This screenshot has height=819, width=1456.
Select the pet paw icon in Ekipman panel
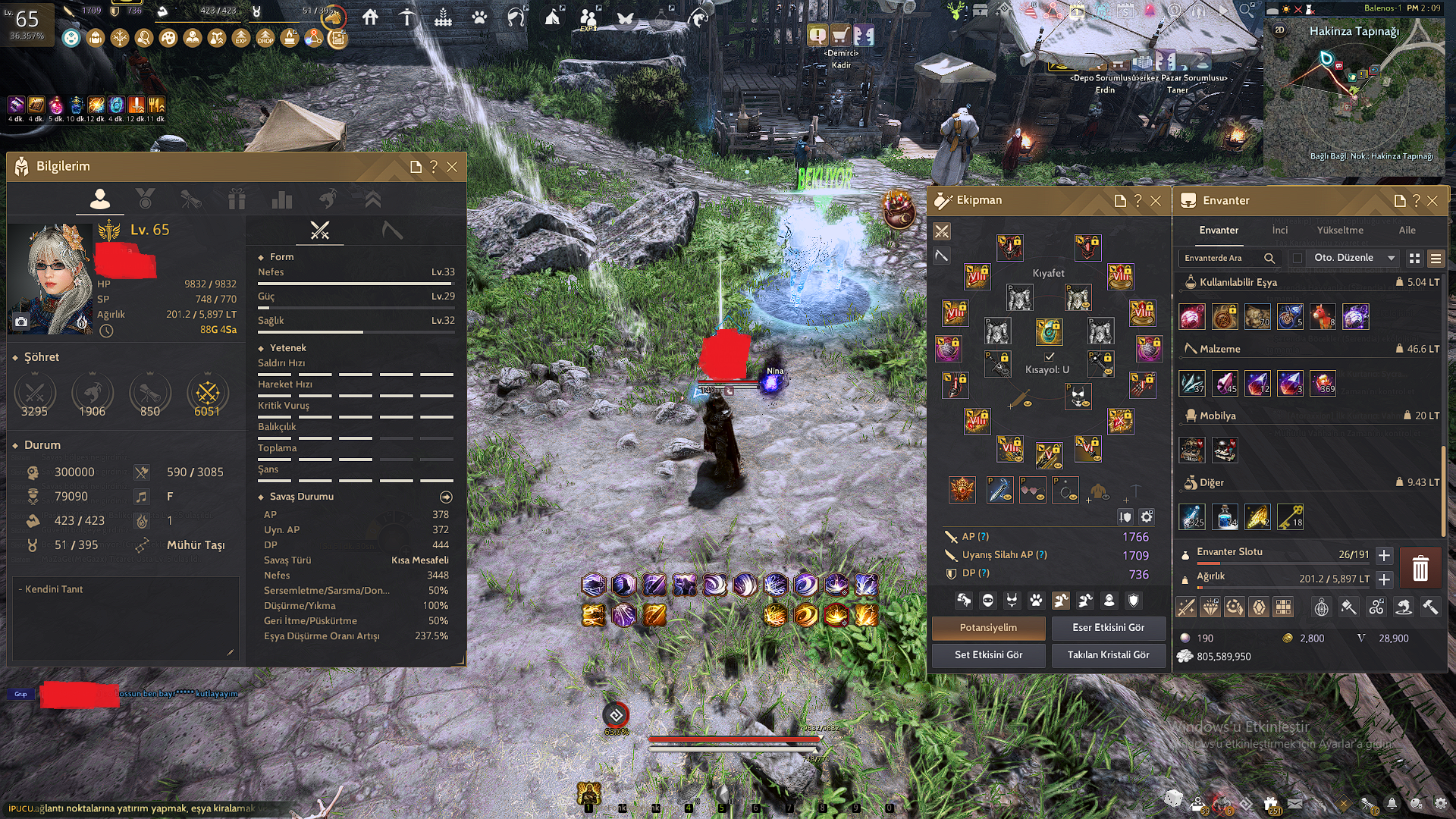coord(1037,601)
